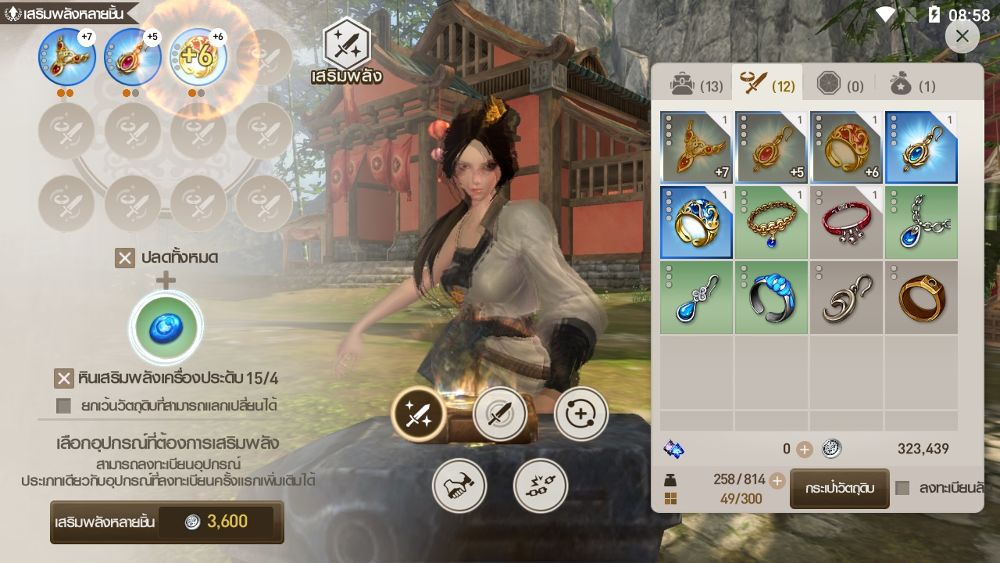The height and width of the screenshot is (563, 1000).
Task: Remove the +7 necklace from enhancement slots
Action: tap(67, 57)
